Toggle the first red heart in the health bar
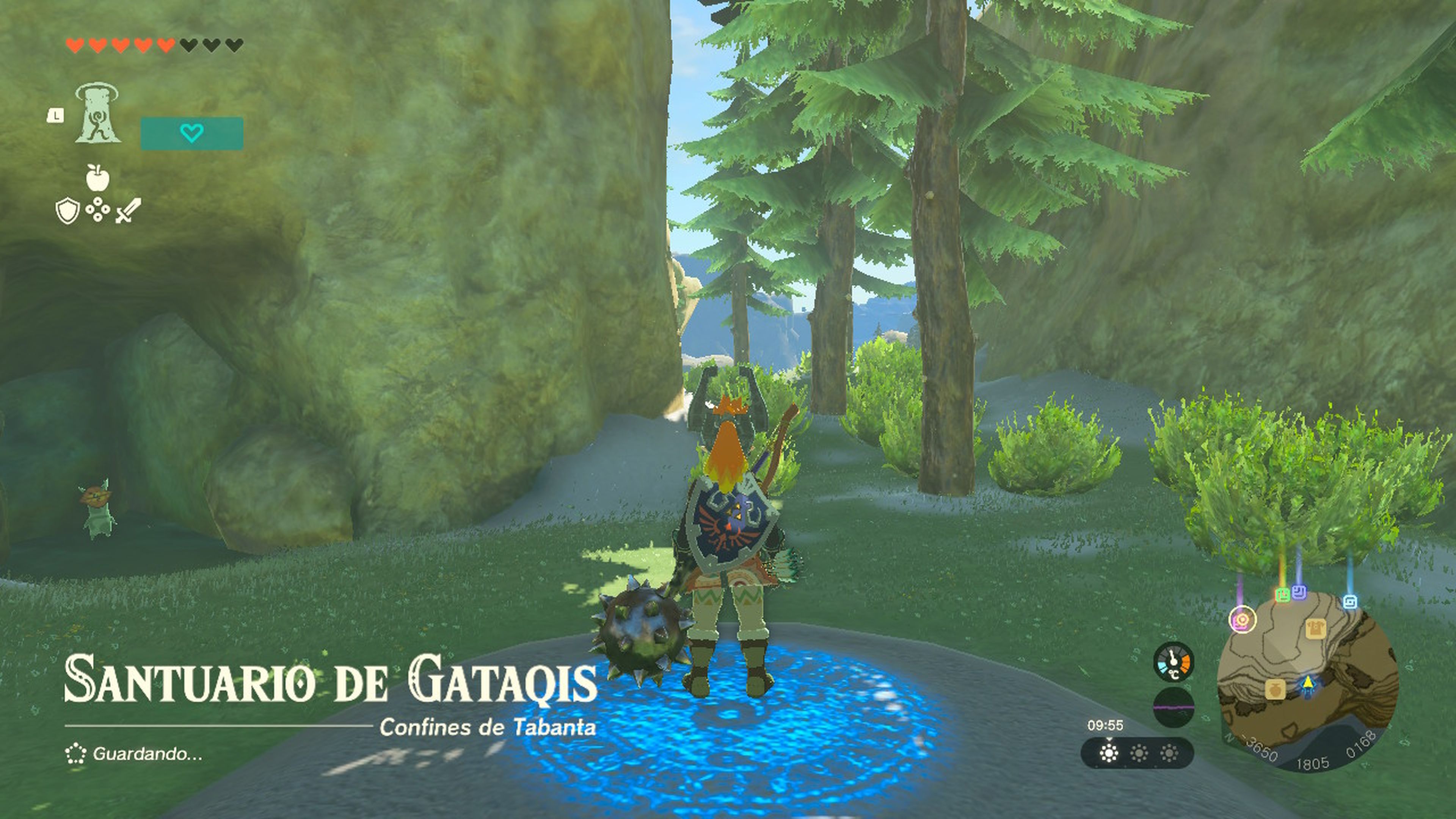Image resolution: width=1456 pixels, height=819 pixels. pos(75,45)
